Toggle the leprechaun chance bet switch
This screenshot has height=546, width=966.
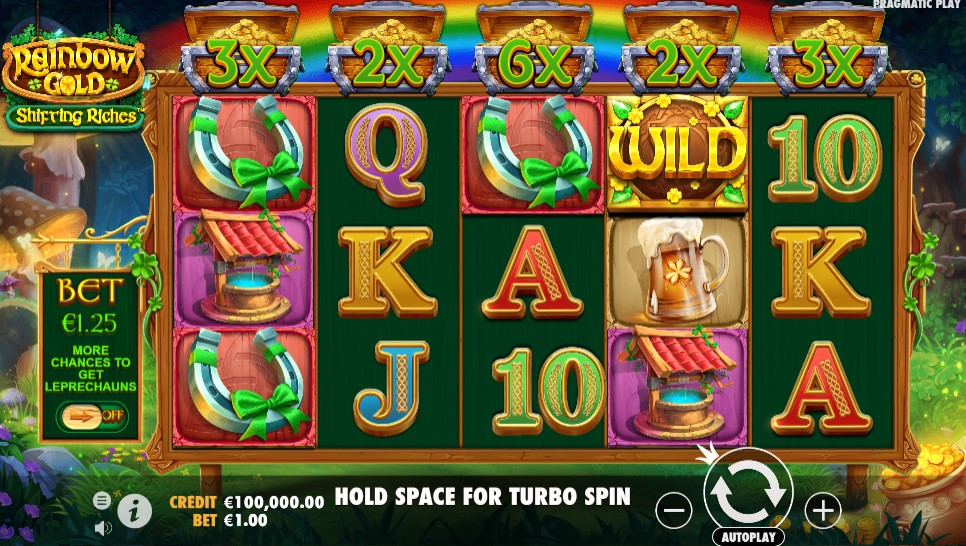coord(91,415)
